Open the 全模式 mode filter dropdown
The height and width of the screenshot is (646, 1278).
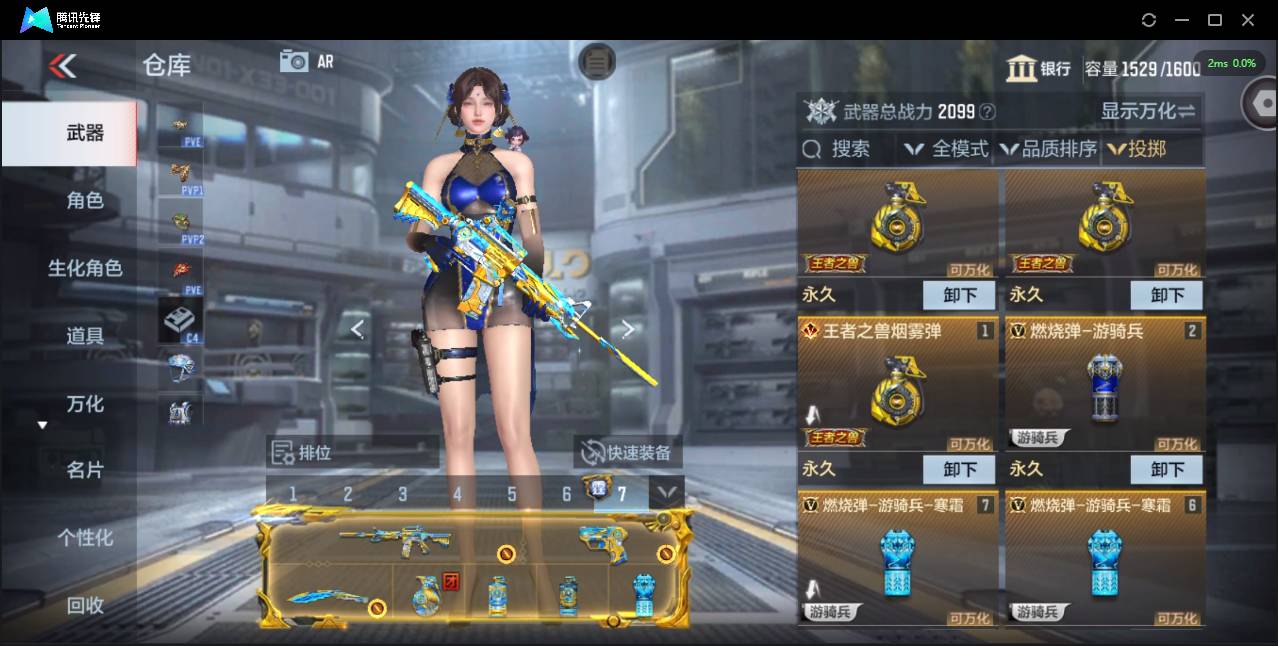946,150
